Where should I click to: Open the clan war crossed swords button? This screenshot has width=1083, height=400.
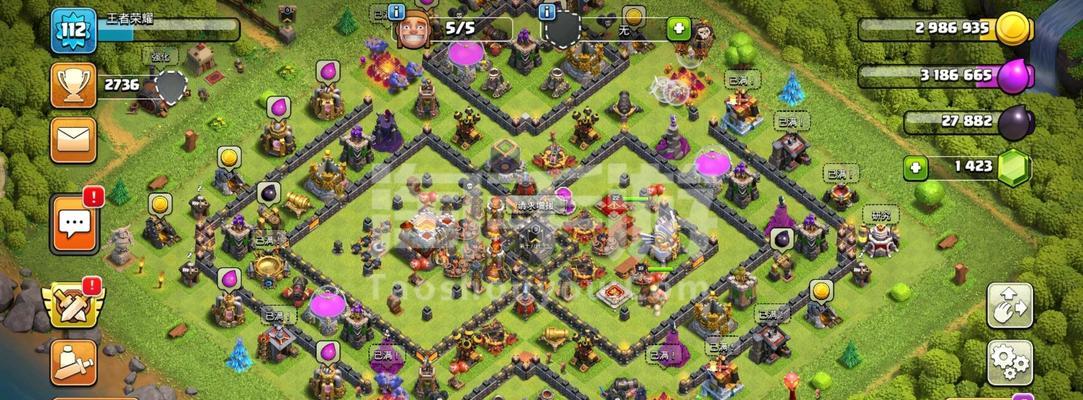70,304
